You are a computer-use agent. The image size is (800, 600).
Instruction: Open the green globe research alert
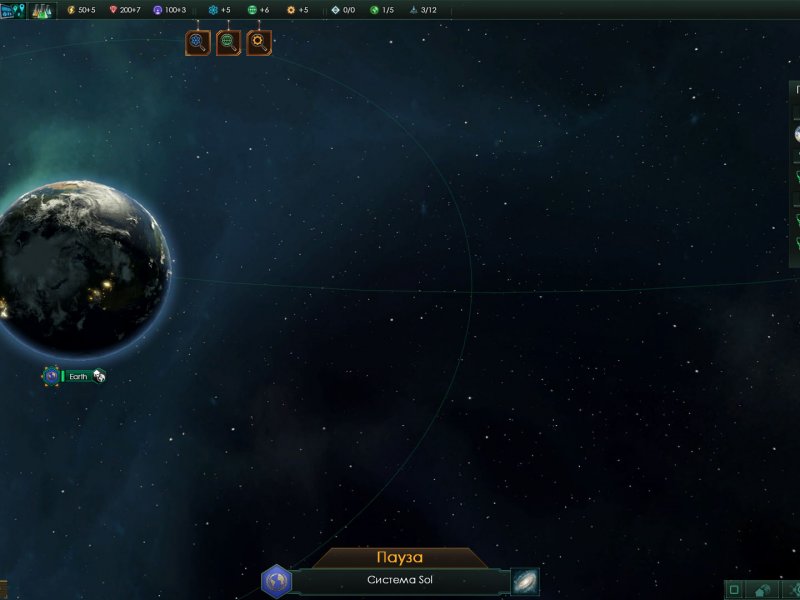click(228, 42)
